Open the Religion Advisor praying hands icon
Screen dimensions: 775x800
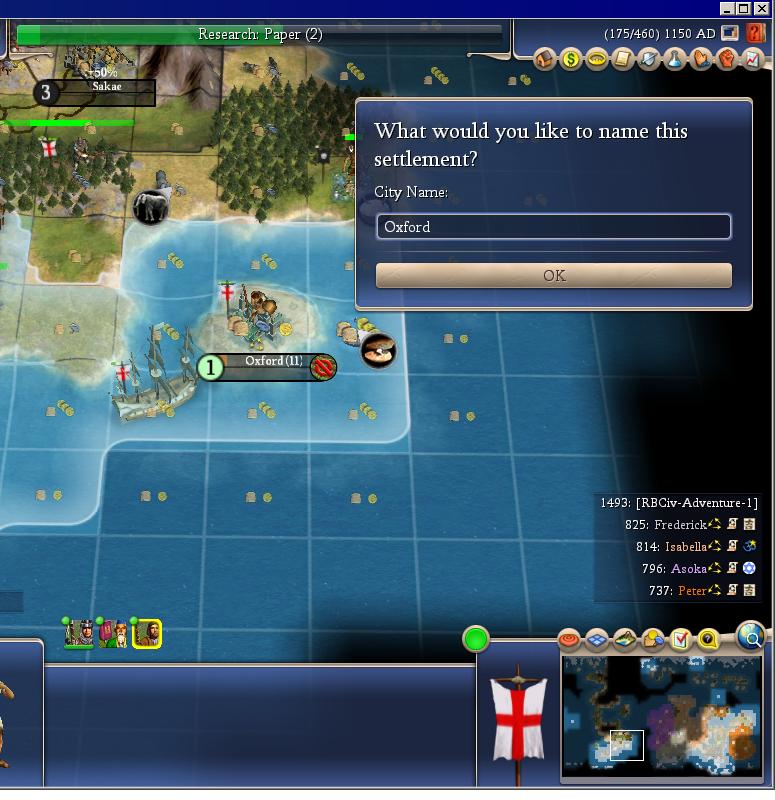click(701, 59)
